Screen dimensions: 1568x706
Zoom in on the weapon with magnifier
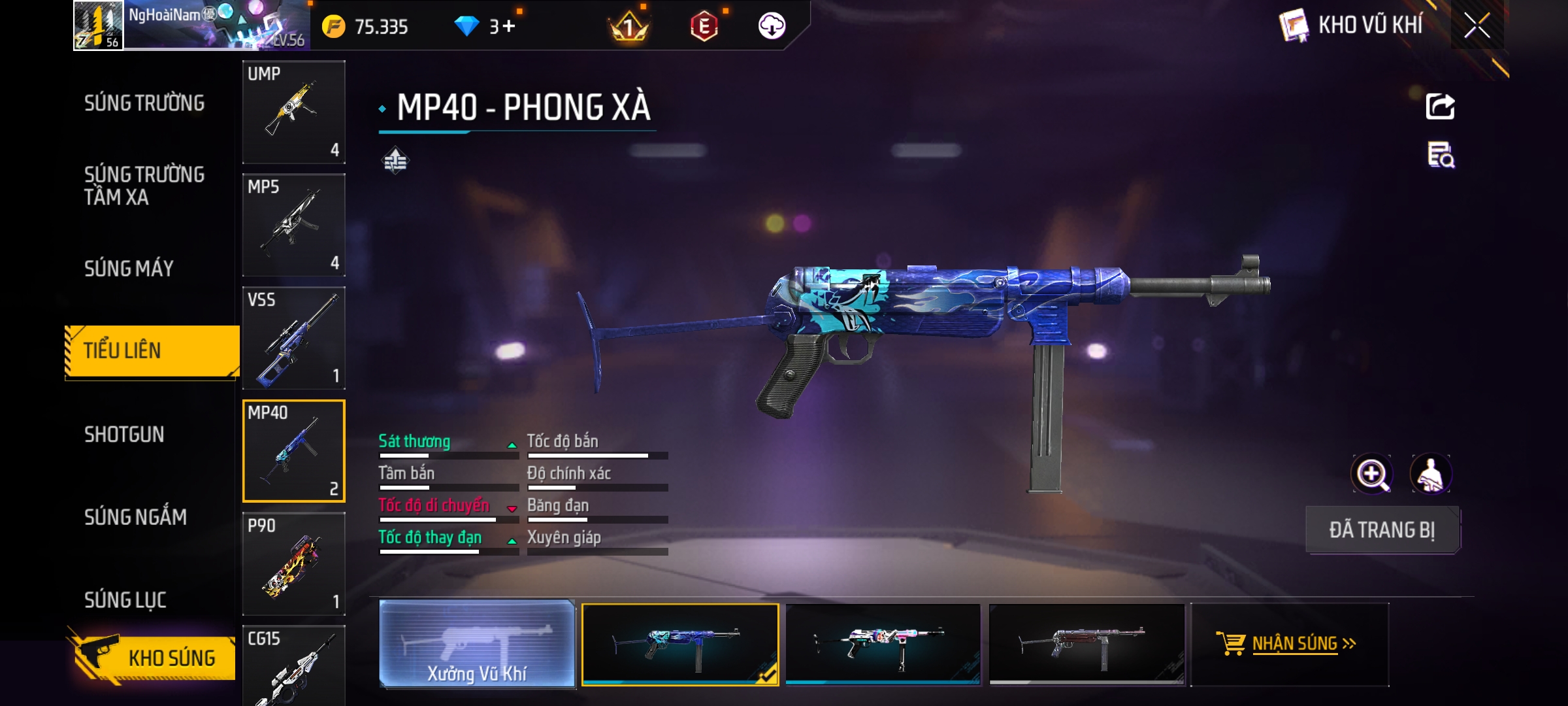1371,474
